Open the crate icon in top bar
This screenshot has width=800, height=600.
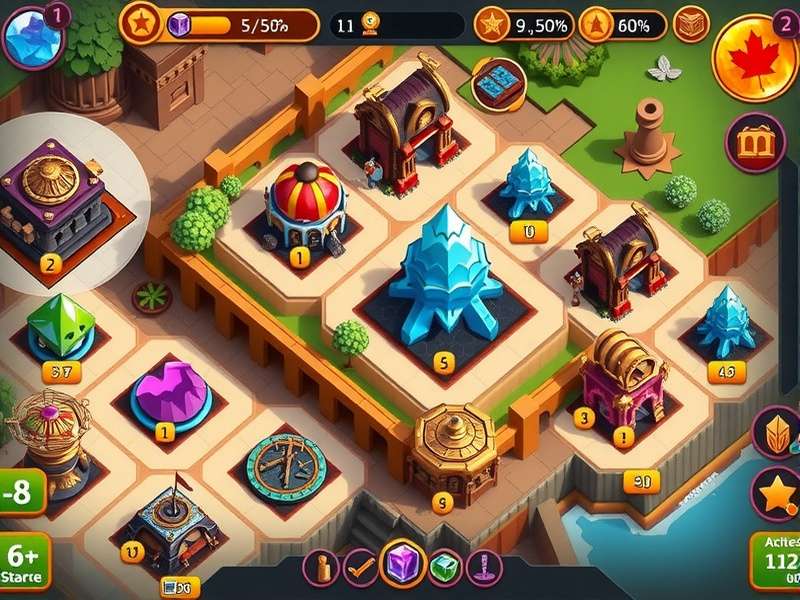[x=691, y=24]
